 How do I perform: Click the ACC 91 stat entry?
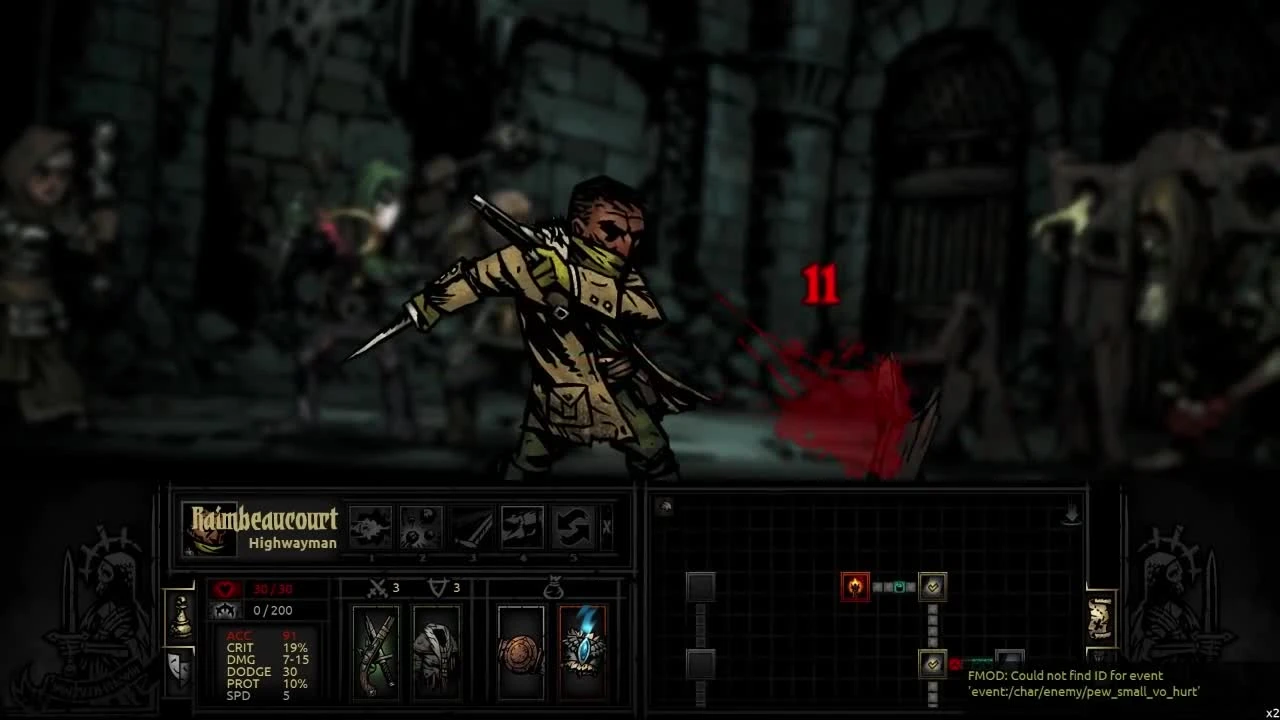[258, 636]
